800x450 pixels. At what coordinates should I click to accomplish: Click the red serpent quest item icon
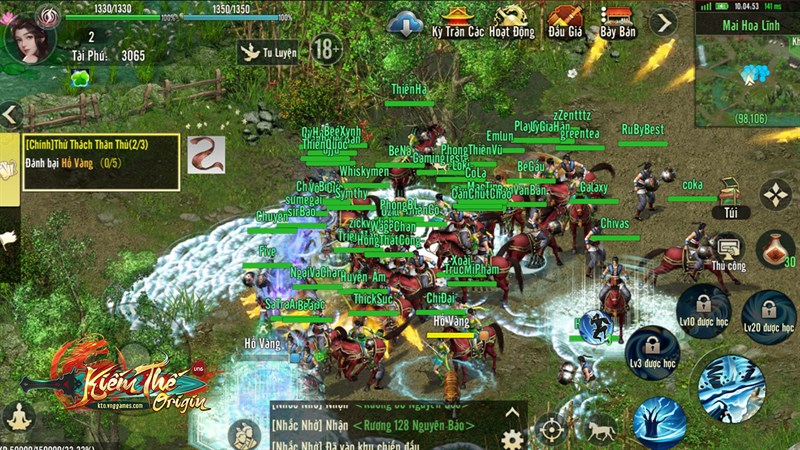click(x=206, y=155)
